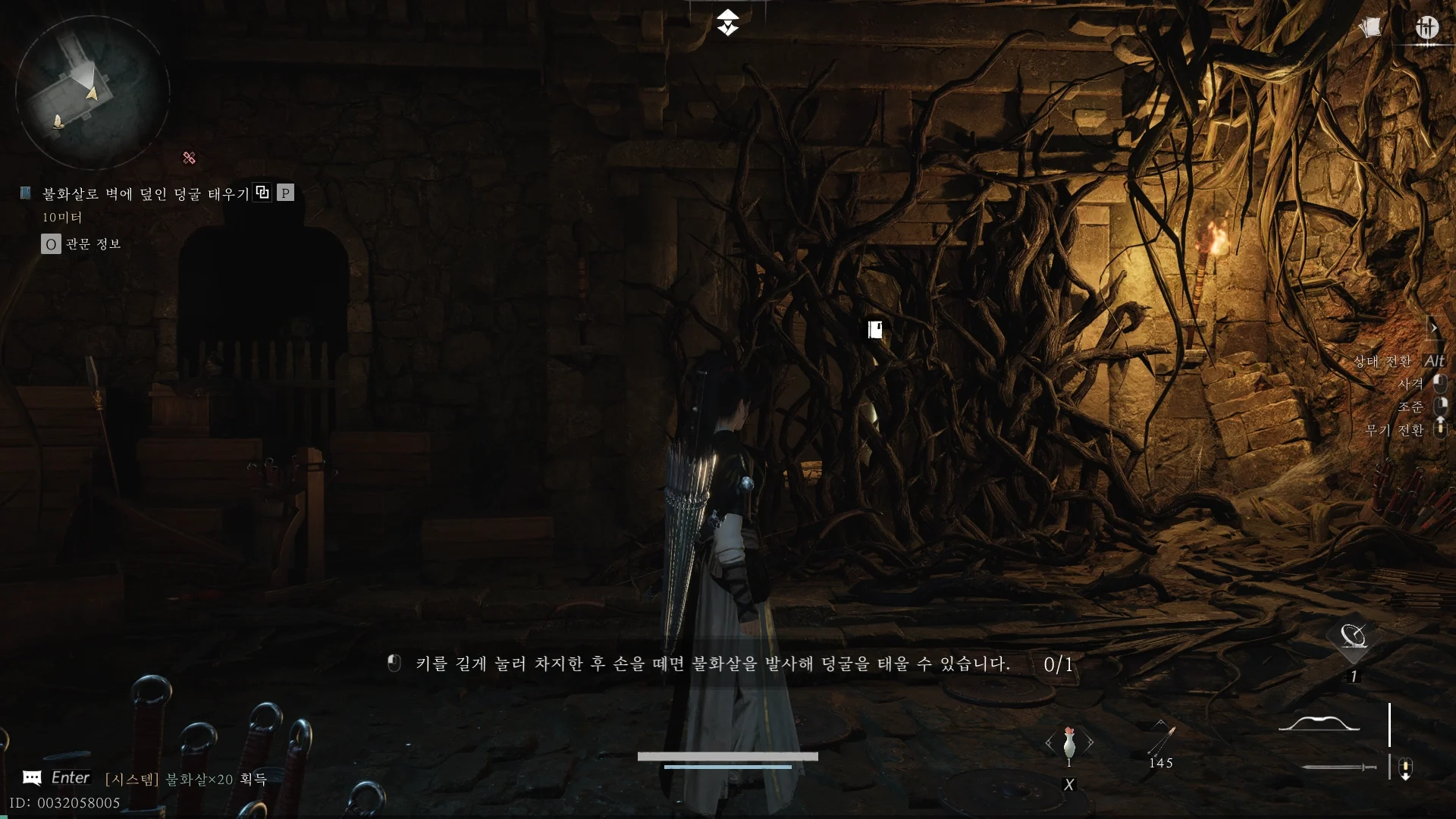The image size is (1456, 819).
Task: Cycle flask slot using the left arrow
Action: 1049,745
